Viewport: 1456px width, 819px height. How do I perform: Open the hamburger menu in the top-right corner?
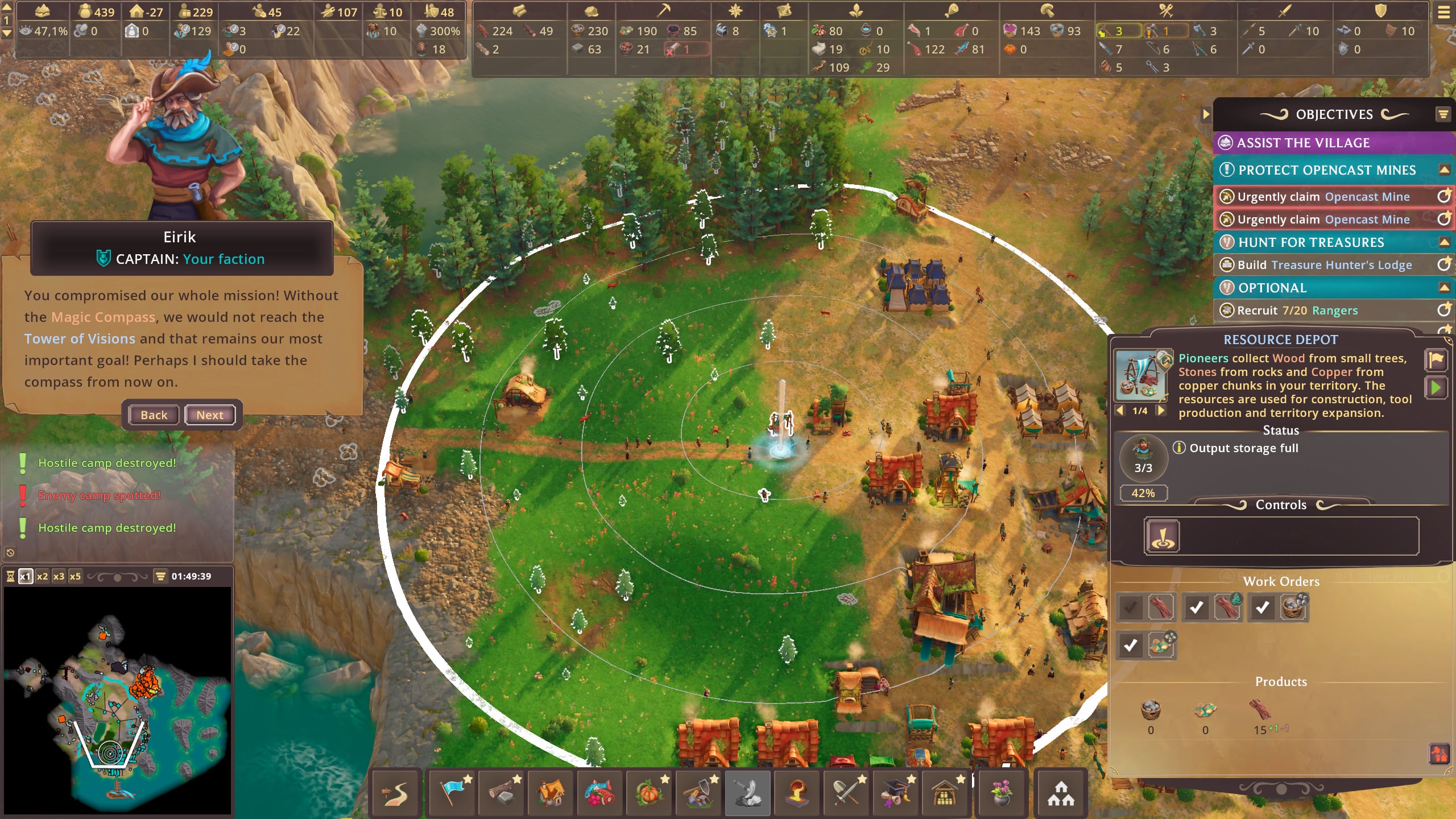pyautogui.click(x=1443, y=13)
